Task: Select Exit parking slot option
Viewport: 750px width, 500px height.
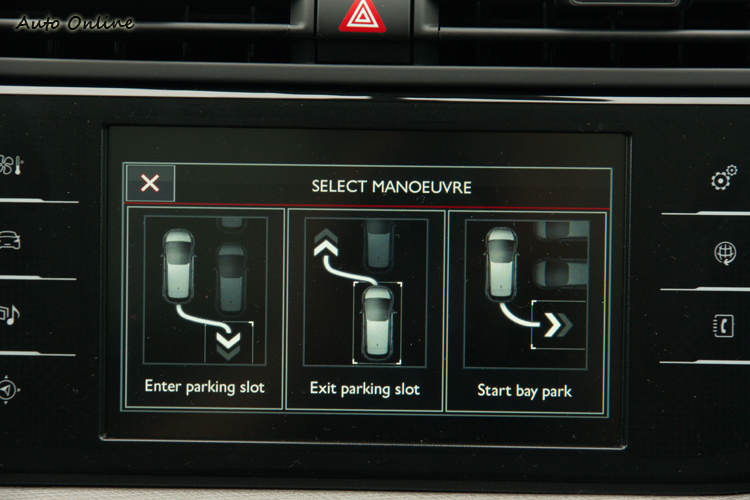Action: 365,308
